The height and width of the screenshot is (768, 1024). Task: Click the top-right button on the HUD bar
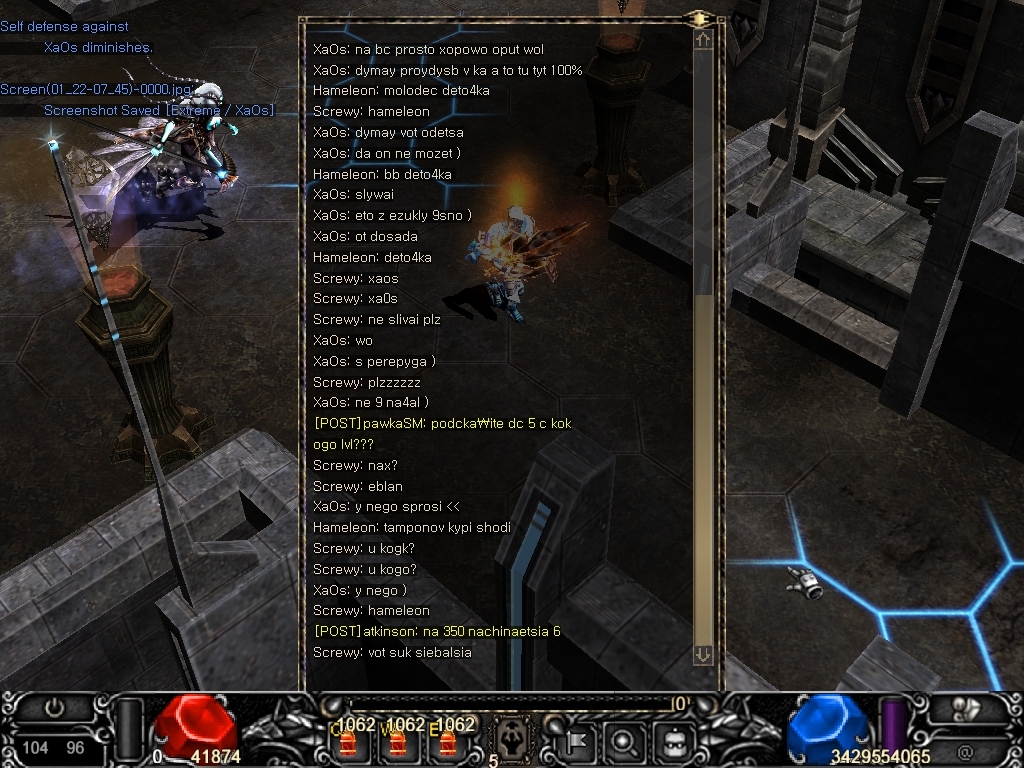point(965,708)
